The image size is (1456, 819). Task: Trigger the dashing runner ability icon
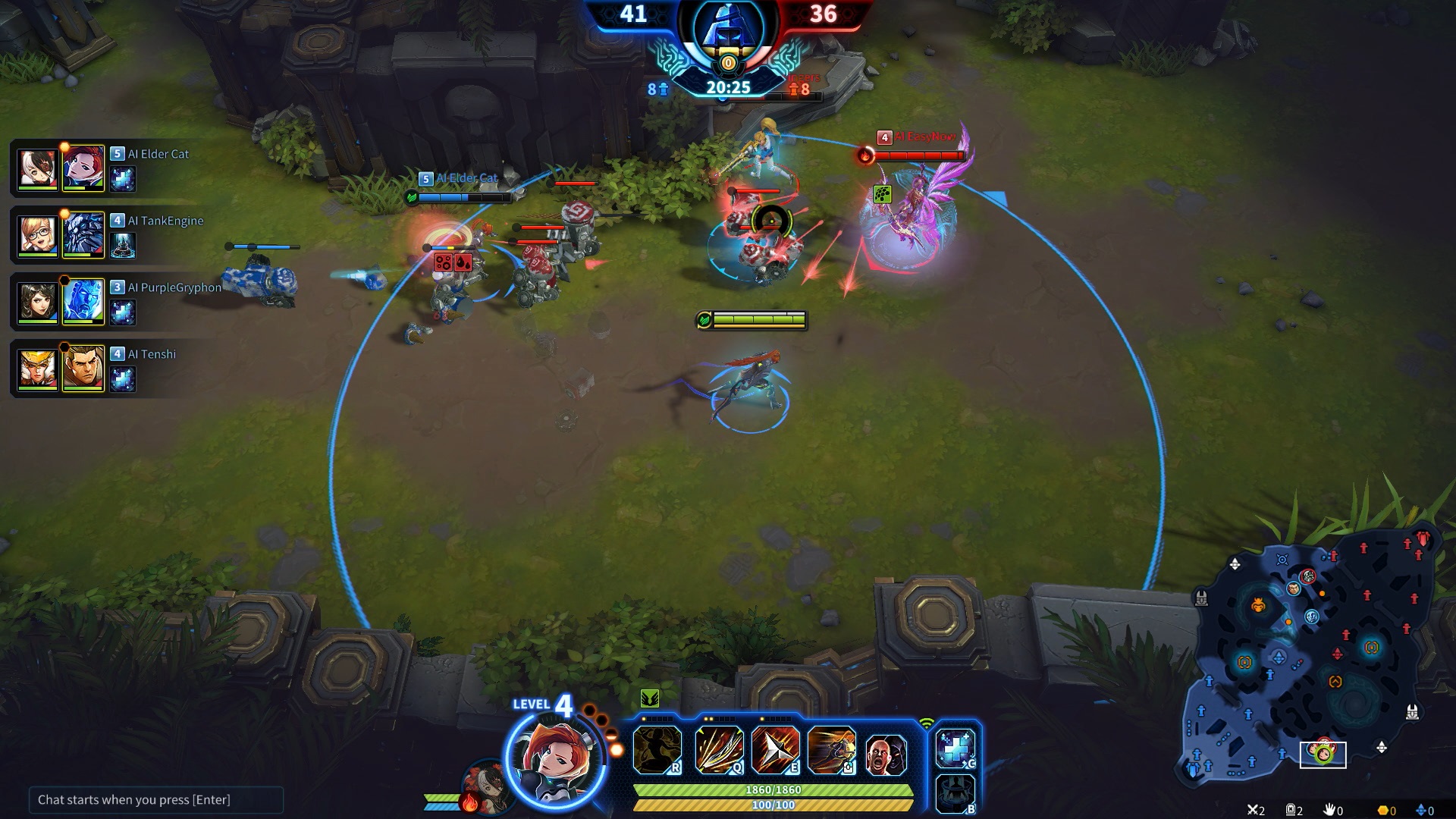pos(831,749)
